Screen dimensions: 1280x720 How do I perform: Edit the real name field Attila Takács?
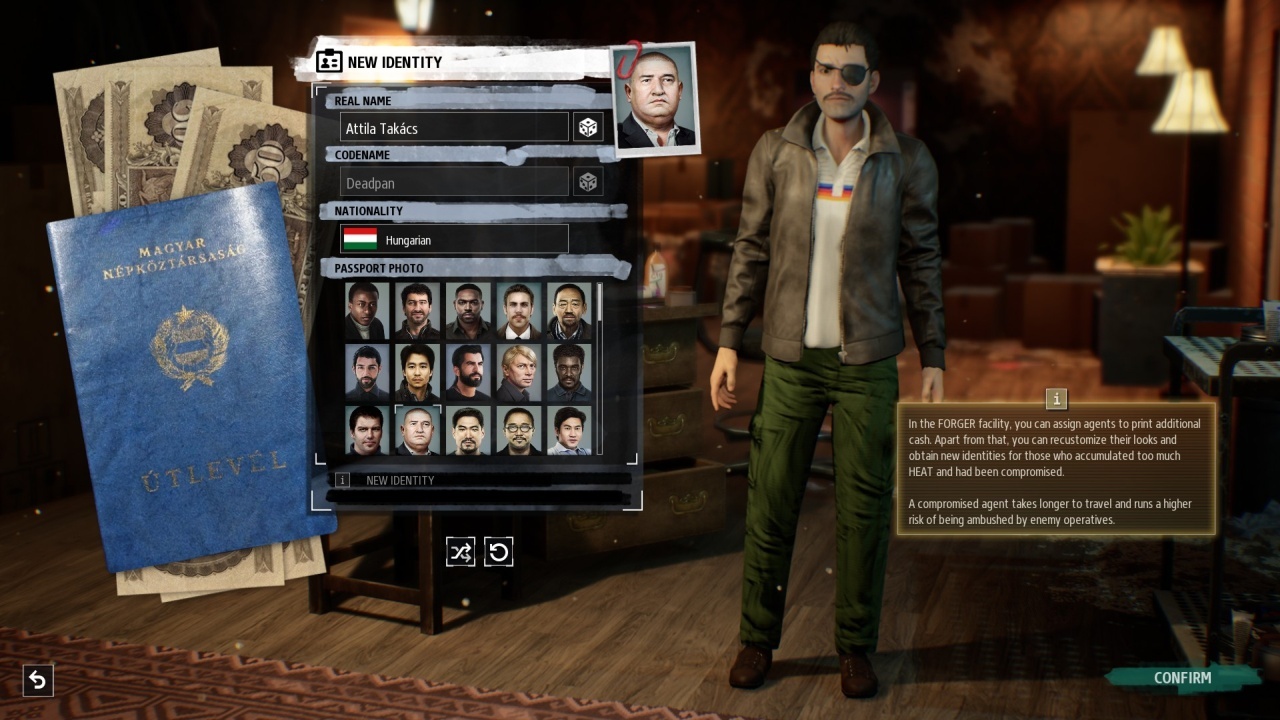(x=454, y=128)
